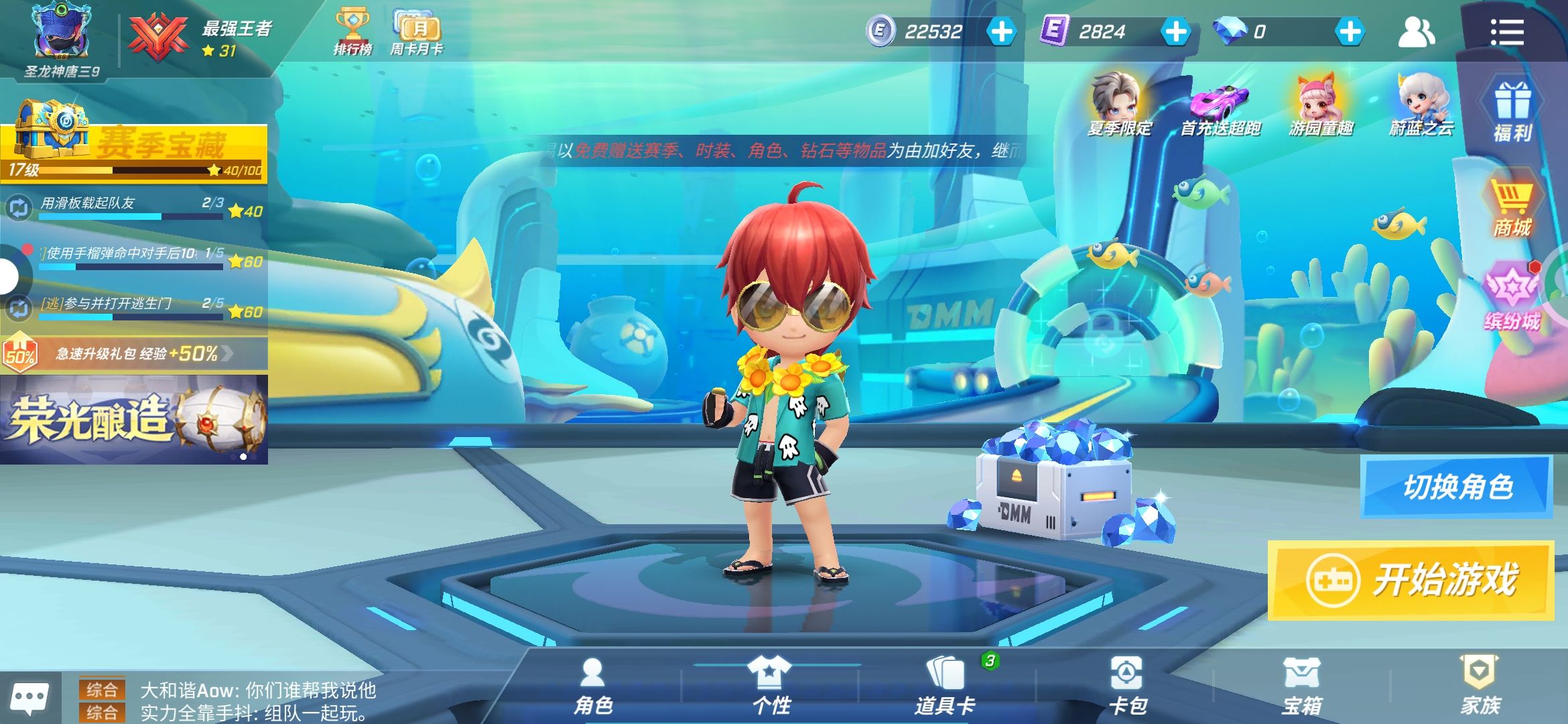Image resolution: width=1568 pixels, height=724 pixels.
Task: Open the friends list icon
Action: pos(1416,32)
